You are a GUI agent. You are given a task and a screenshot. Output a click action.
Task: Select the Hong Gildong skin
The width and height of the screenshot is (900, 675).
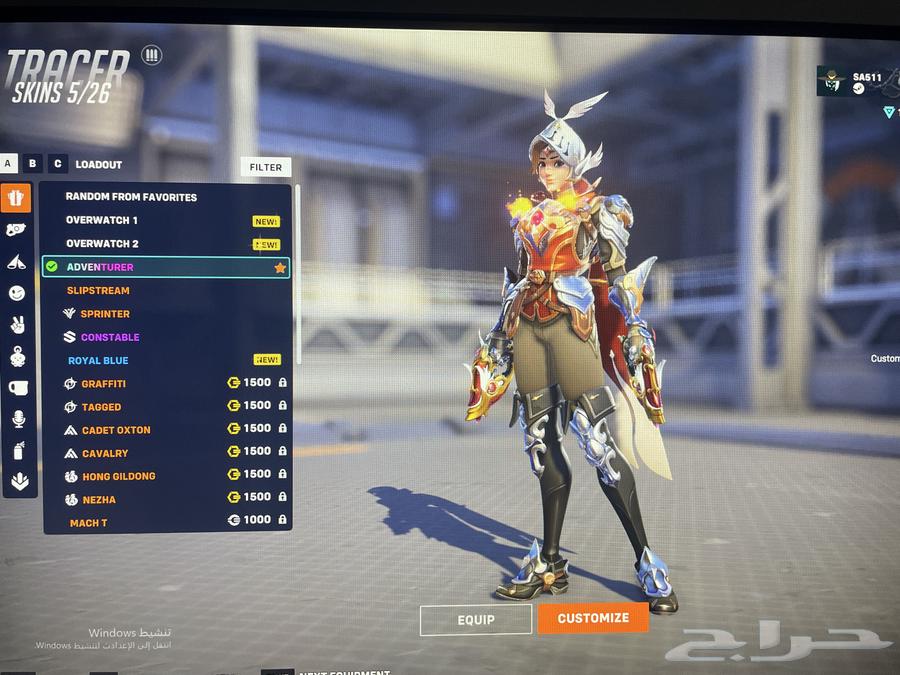[x=118, y=476]
